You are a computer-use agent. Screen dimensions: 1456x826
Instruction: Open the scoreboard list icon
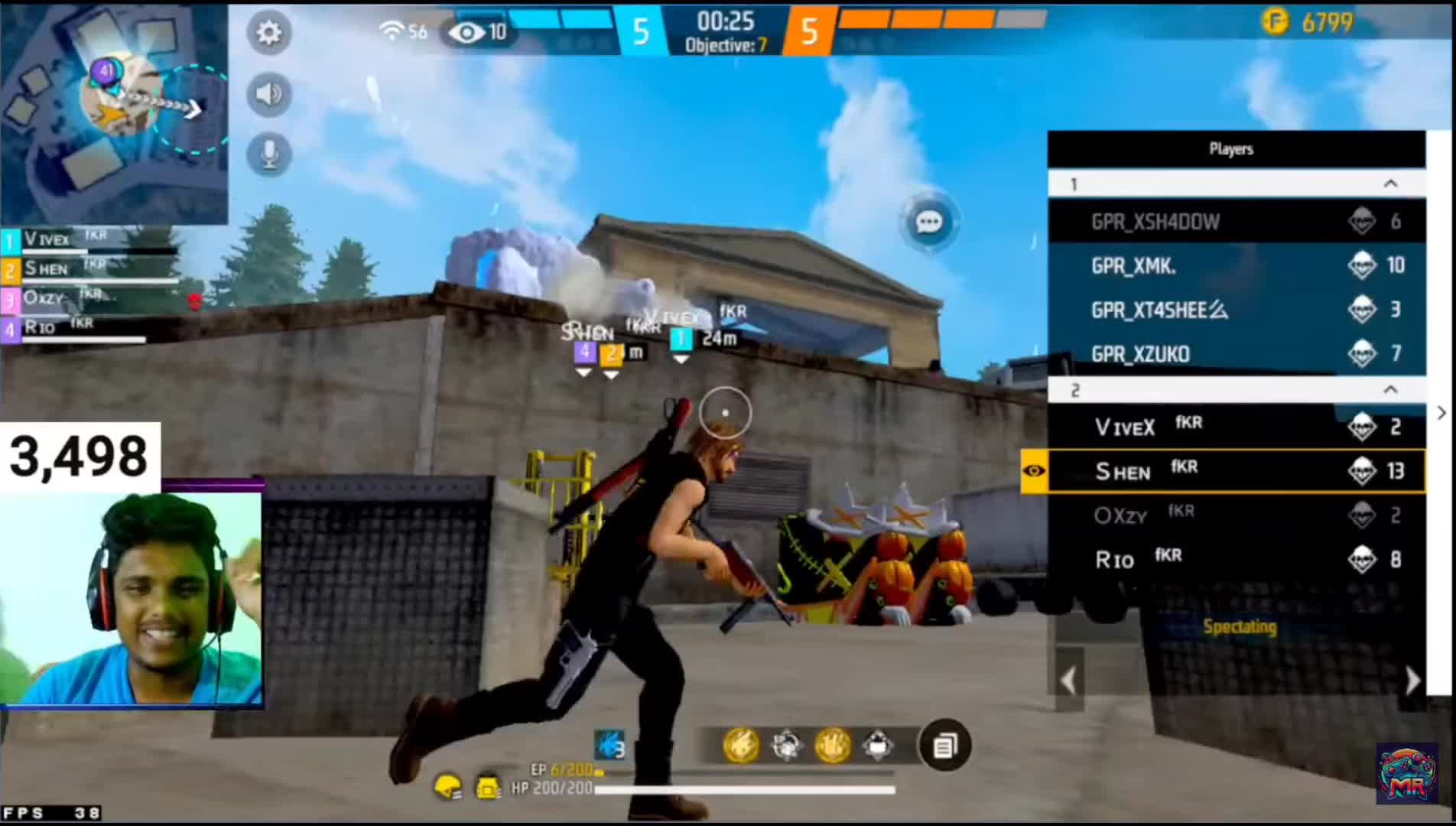(x=944, y=745)
